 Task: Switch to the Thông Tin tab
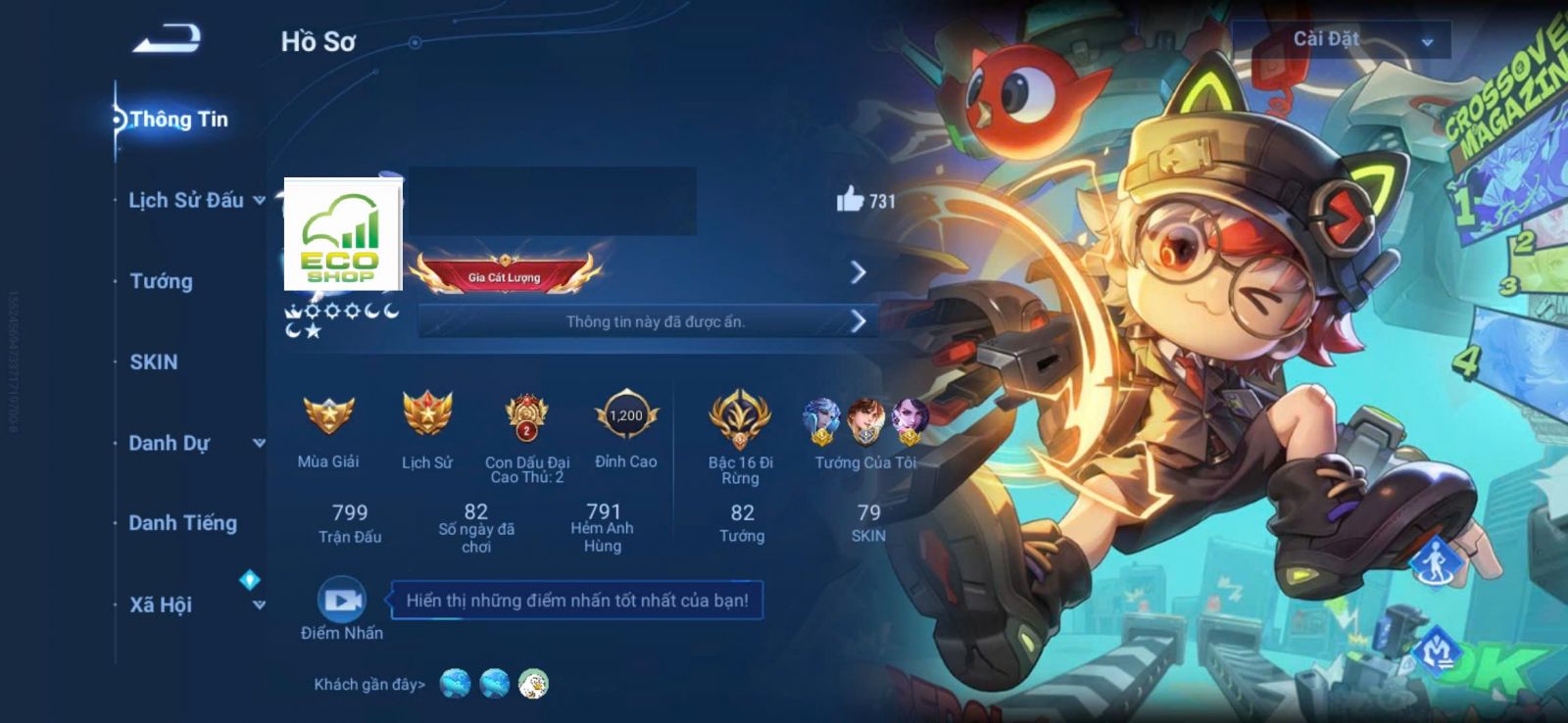point(178,120)
